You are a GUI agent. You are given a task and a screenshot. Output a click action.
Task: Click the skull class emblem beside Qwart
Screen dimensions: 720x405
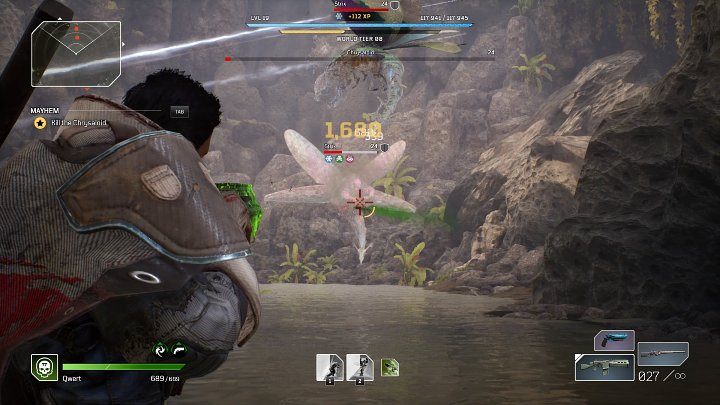43,367
